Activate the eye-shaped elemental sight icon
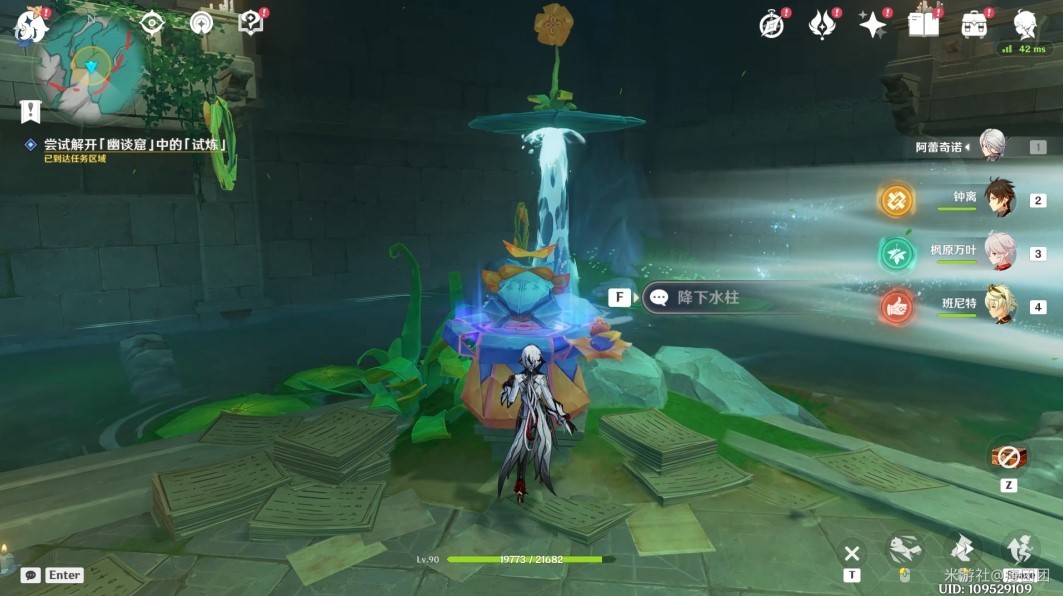Viewport: 1063px width, 596px height. (152, 23)
